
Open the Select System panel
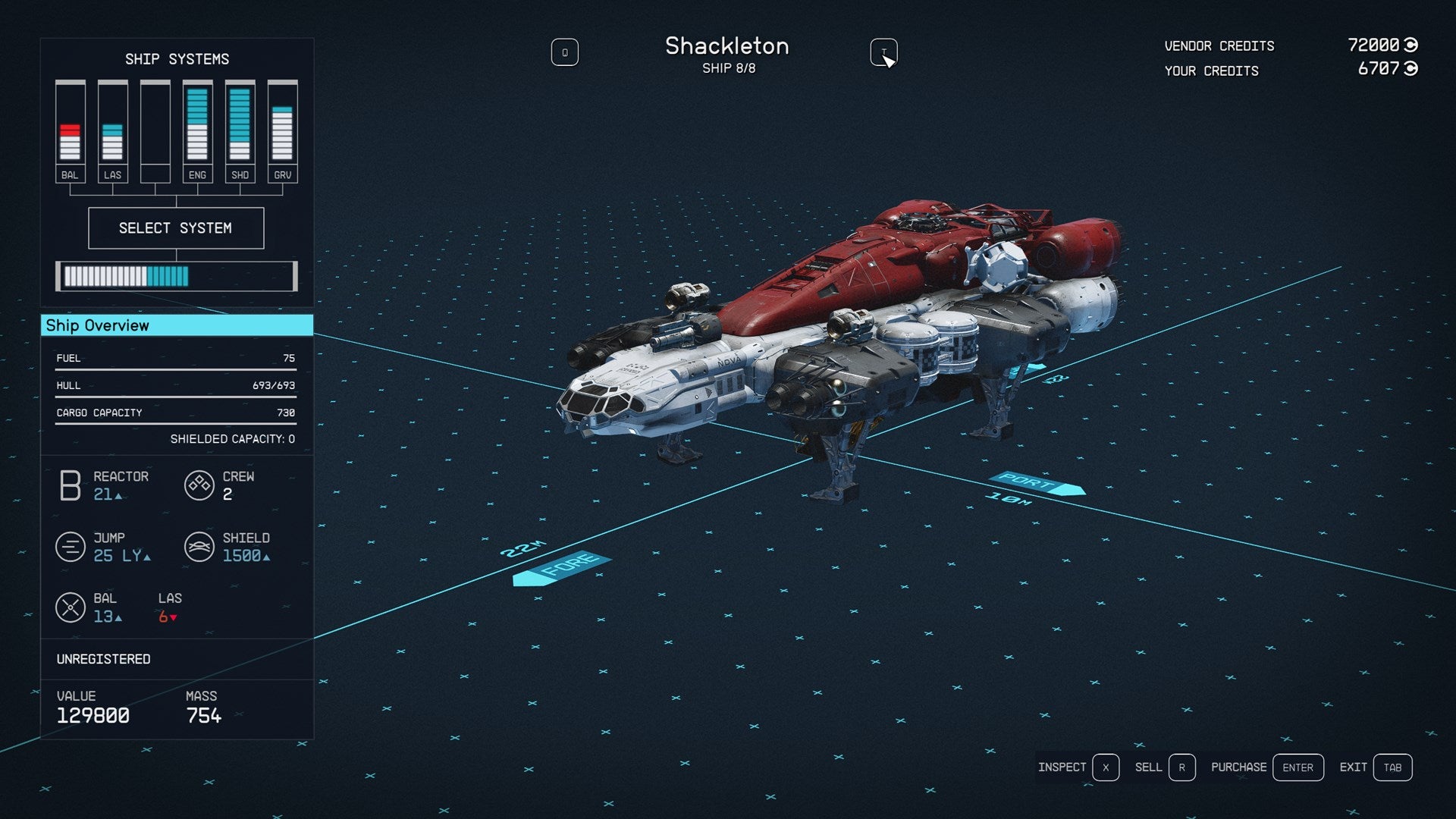coord(176,227)
